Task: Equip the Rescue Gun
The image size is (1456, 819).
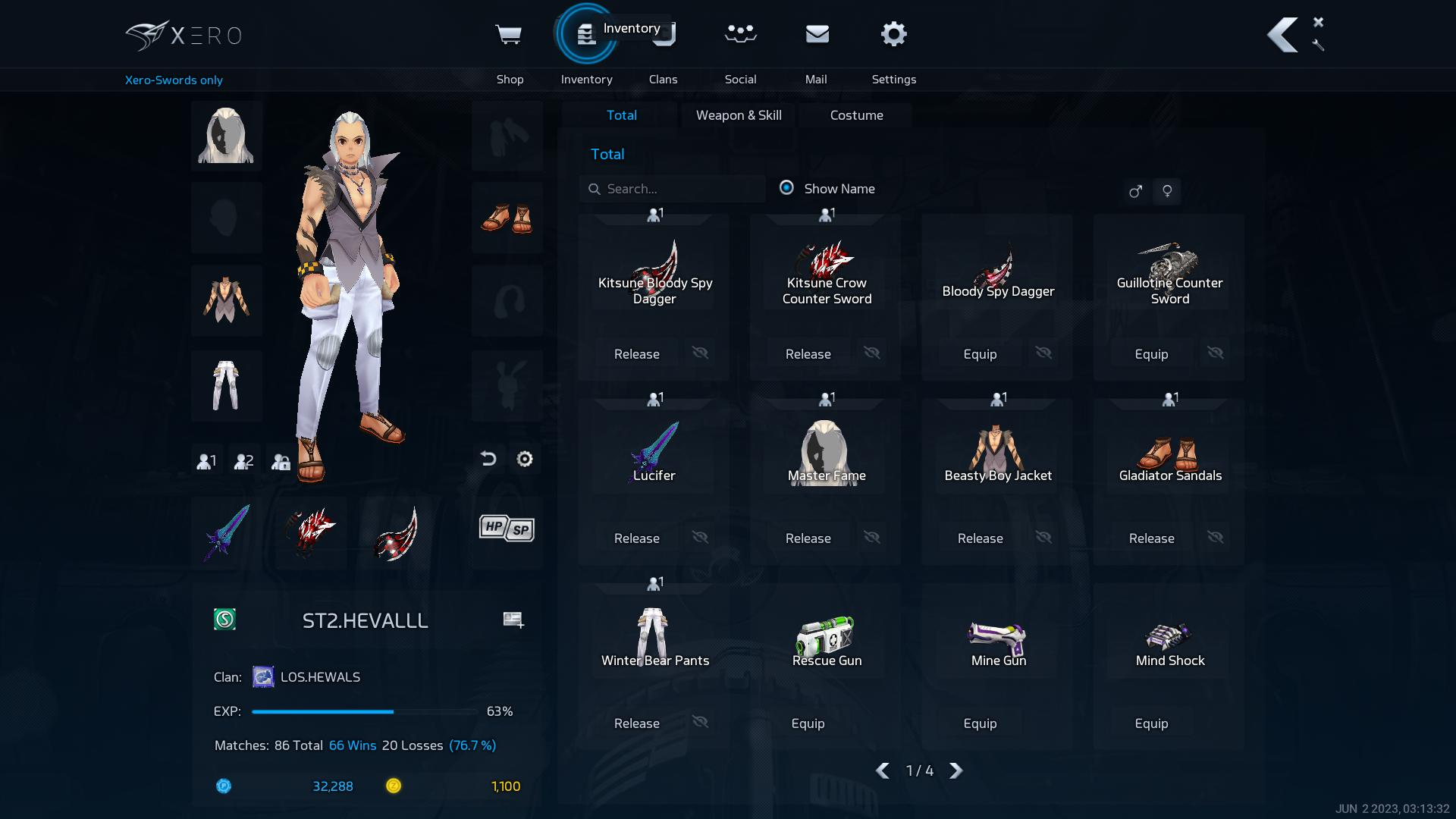Action: [808, 723]
